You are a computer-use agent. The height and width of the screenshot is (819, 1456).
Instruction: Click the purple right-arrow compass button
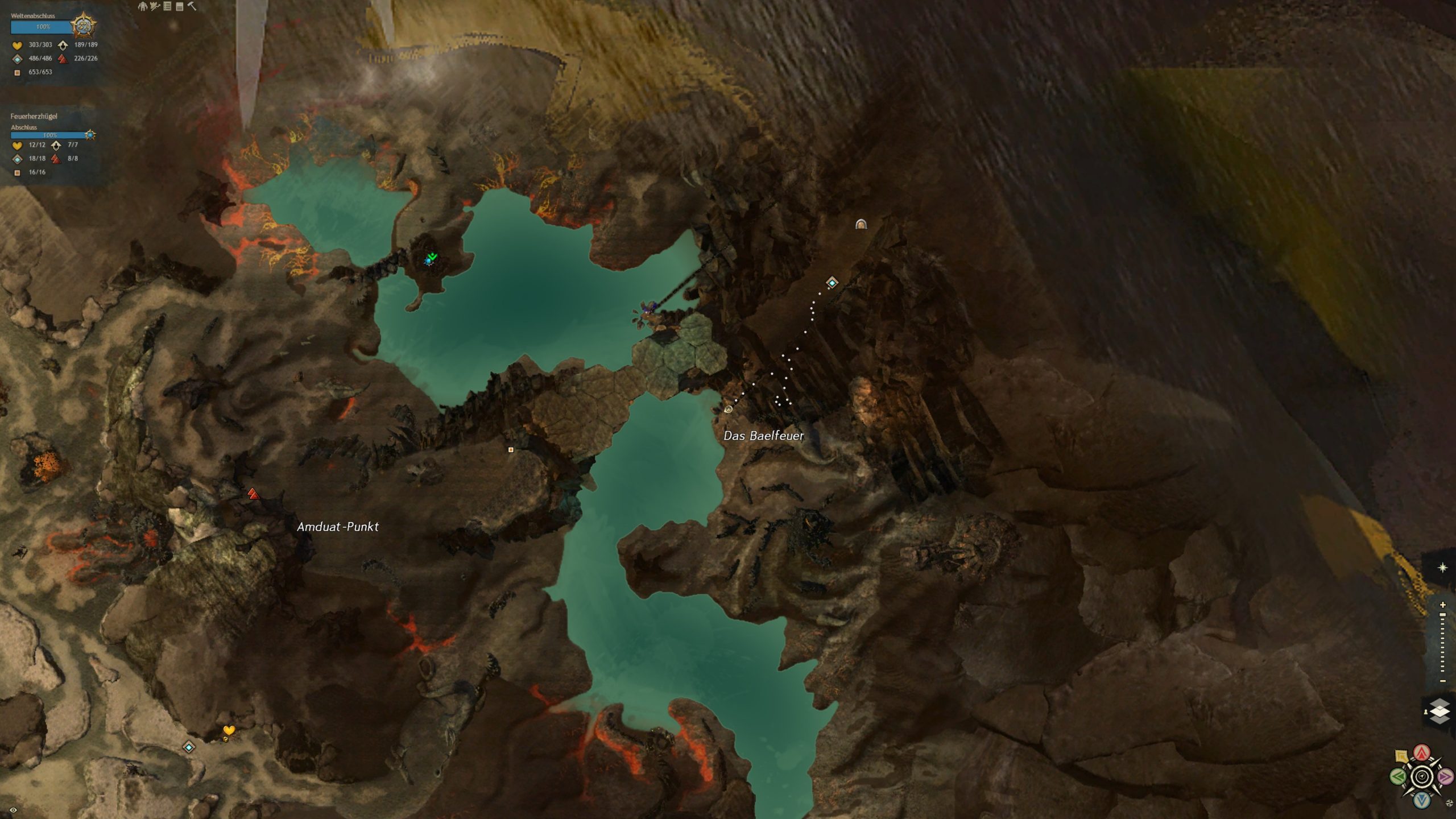pos(1445,776)
